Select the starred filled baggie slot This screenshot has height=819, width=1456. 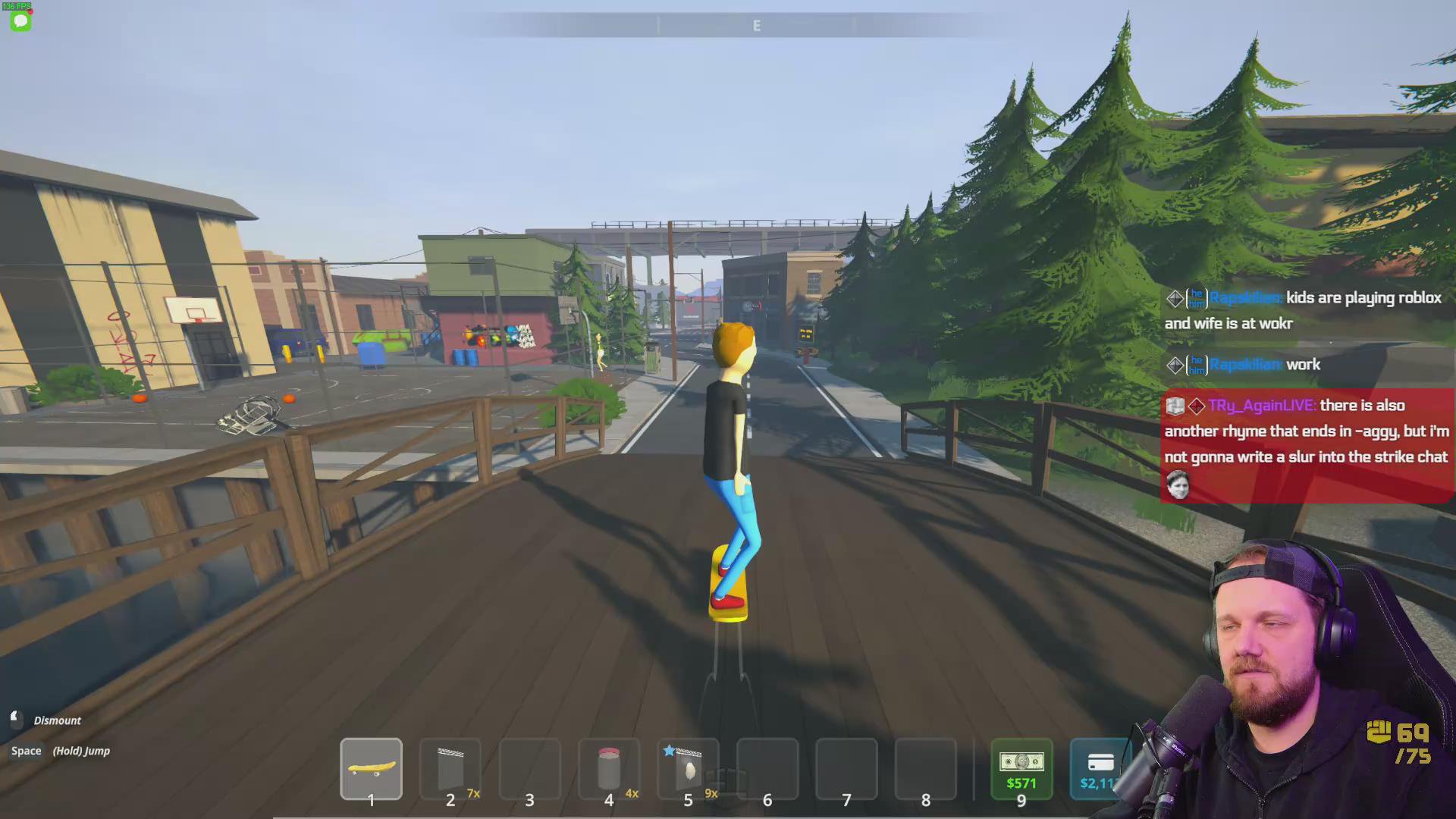[x=688, y=768]
